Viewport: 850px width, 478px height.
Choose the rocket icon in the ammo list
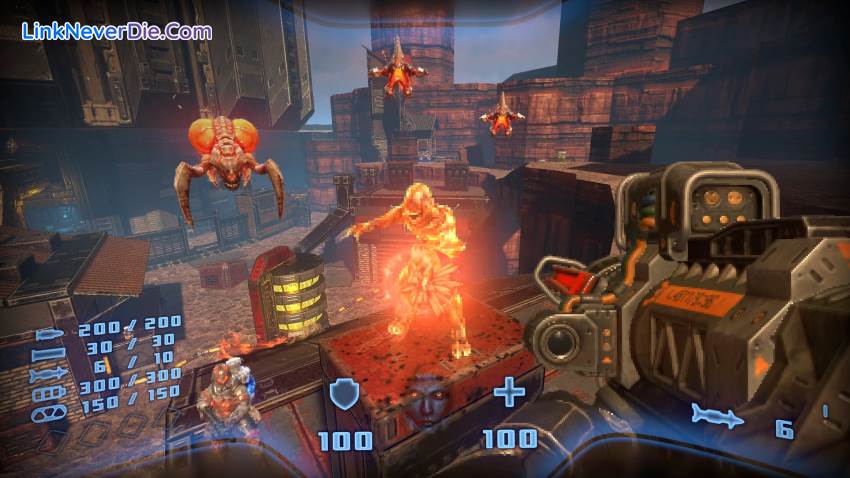tap(50, 374)
